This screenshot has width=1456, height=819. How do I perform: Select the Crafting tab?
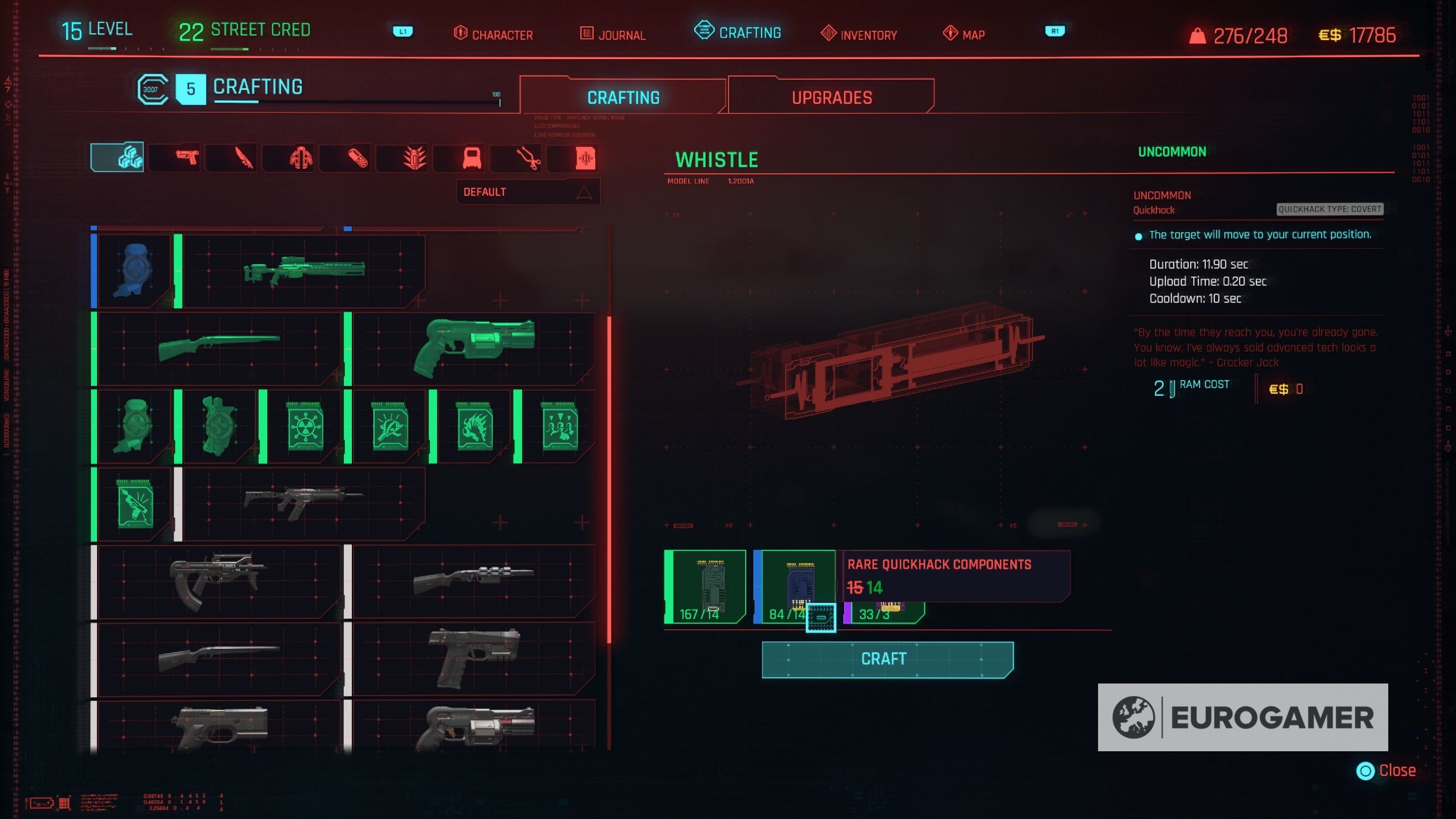[623, 97]
